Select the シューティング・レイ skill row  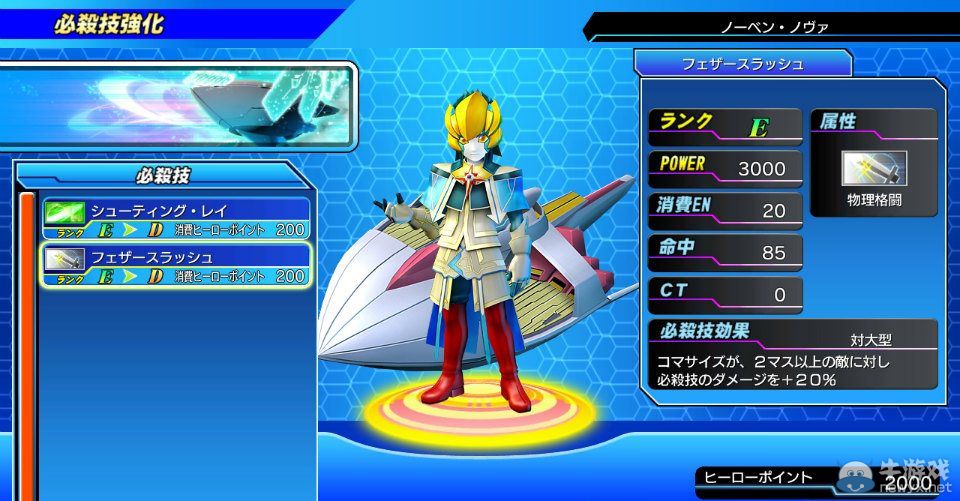click(x=176, y=220)
